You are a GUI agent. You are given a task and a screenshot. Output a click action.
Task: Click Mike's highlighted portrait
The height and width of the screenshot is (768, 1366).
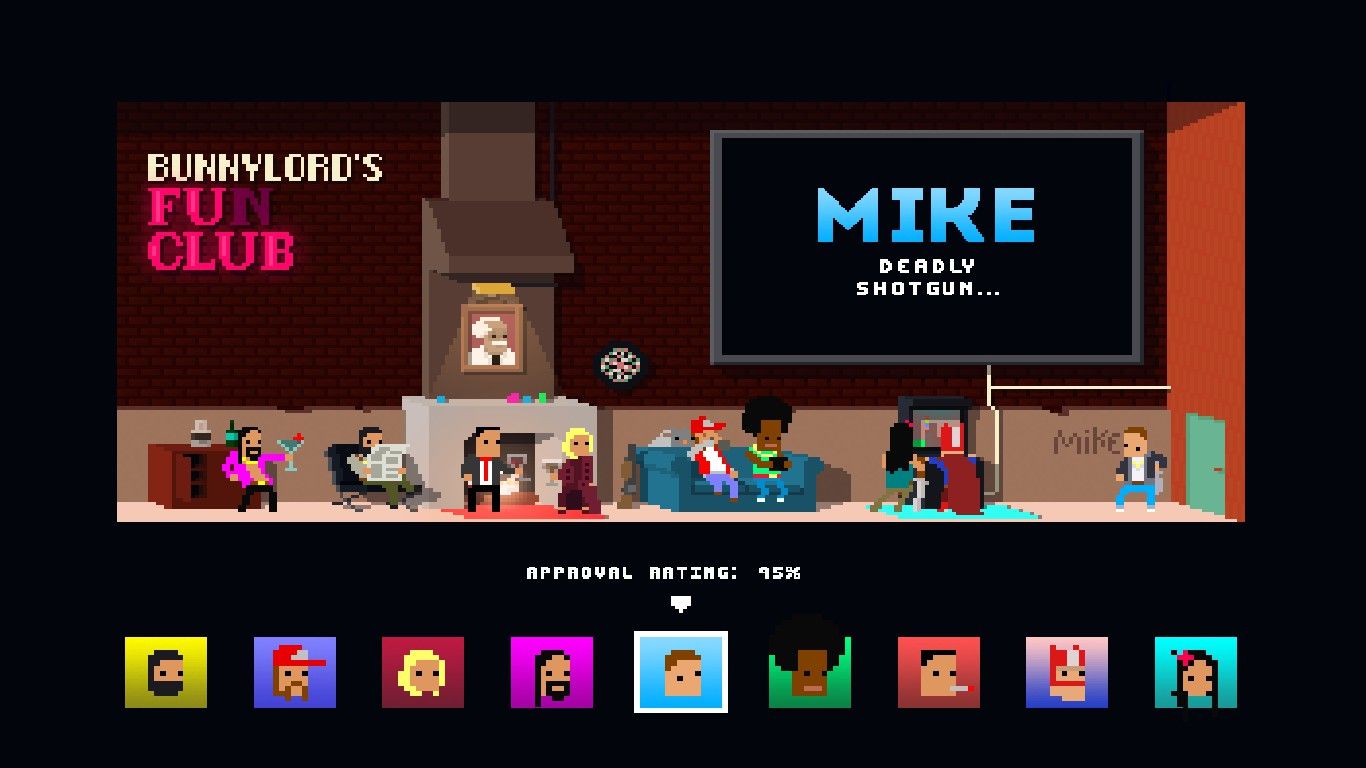pos(681,673)
